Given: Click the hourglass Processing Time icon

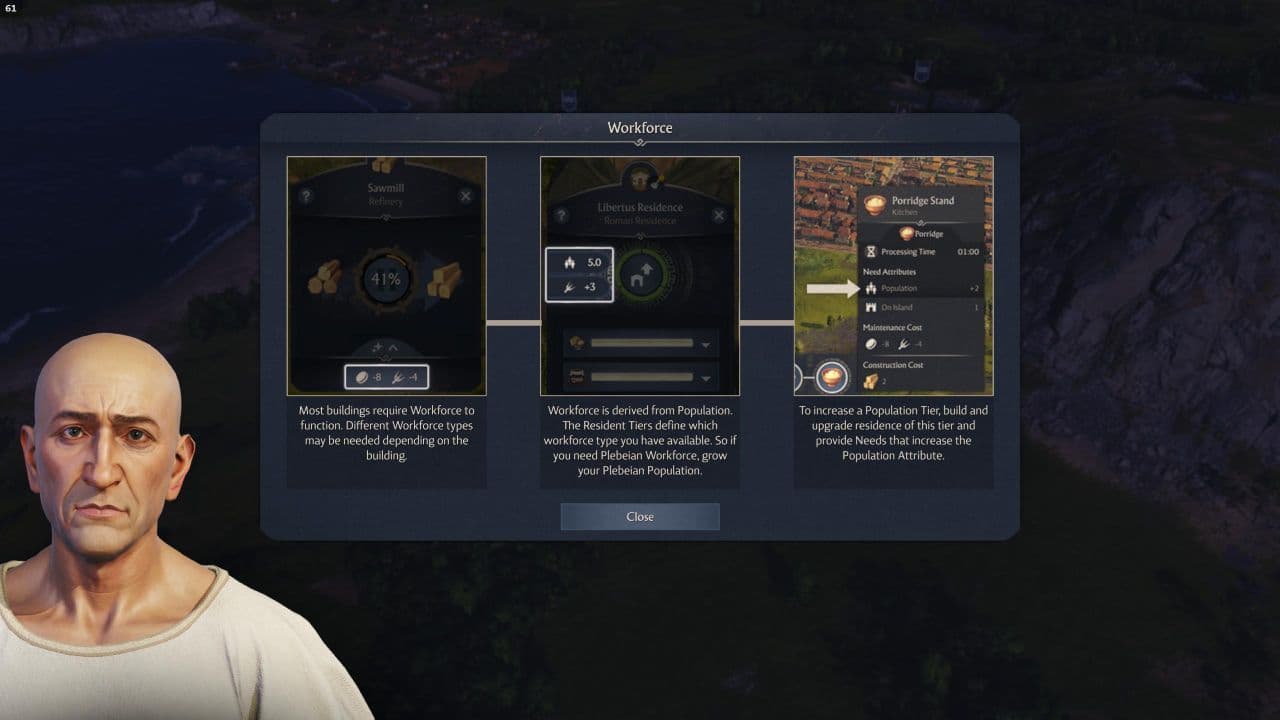Looking at the screenshot, I should tap(872, 251).
